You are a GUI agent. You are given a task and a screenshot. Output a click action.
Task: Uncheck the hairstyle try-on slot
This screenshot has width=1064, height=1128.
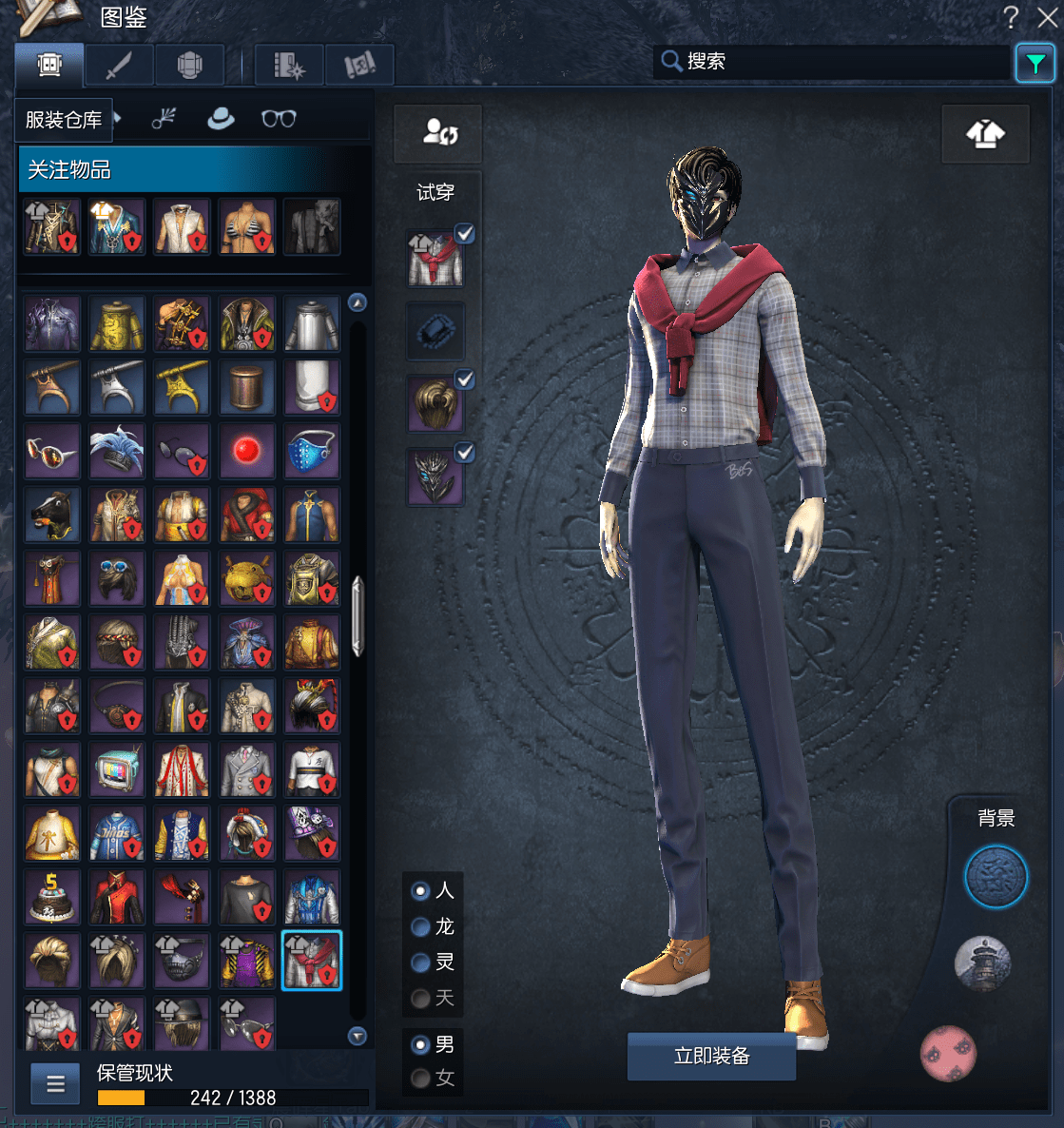coord(464,379)
